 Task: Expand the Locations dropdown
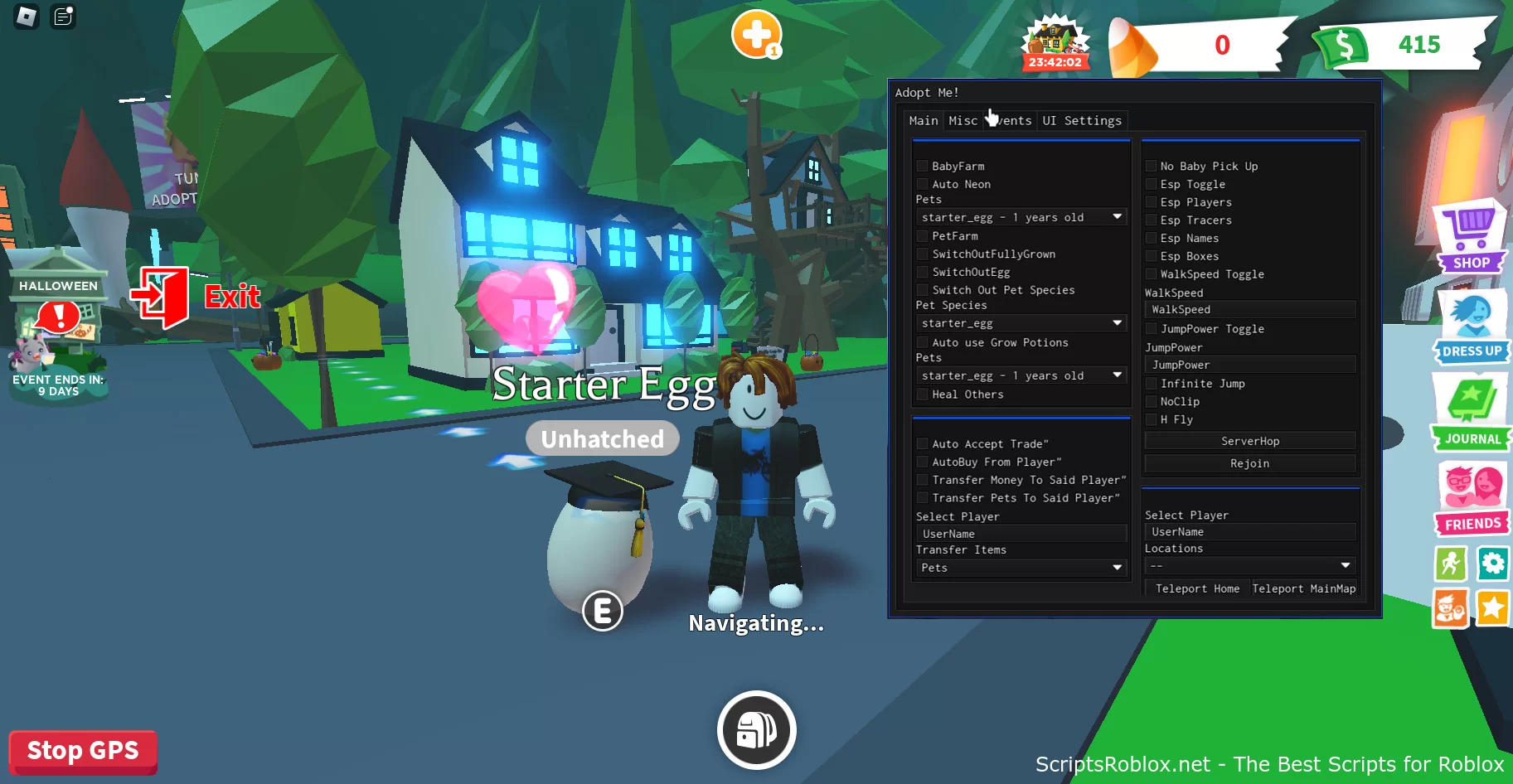click(1249, 565)
